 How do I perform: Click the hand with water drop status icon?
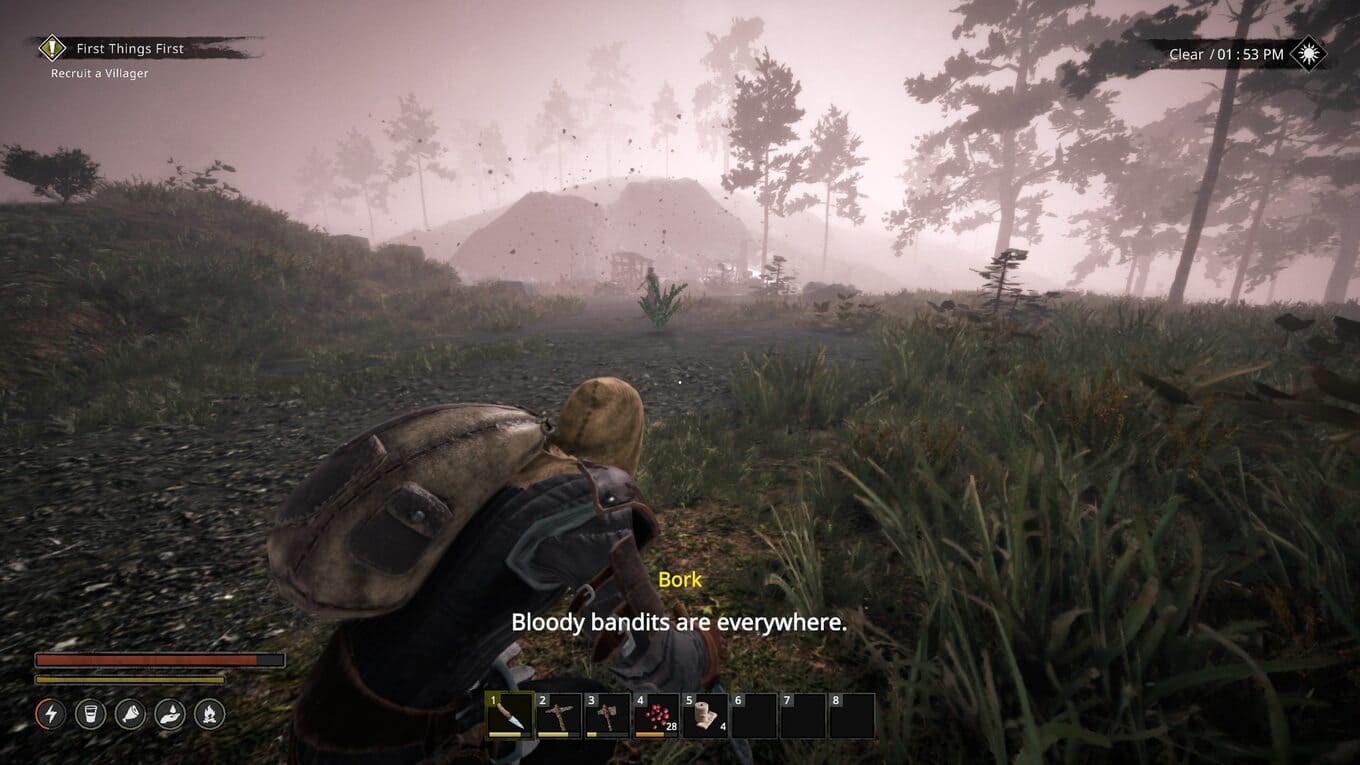click(170, 714)
